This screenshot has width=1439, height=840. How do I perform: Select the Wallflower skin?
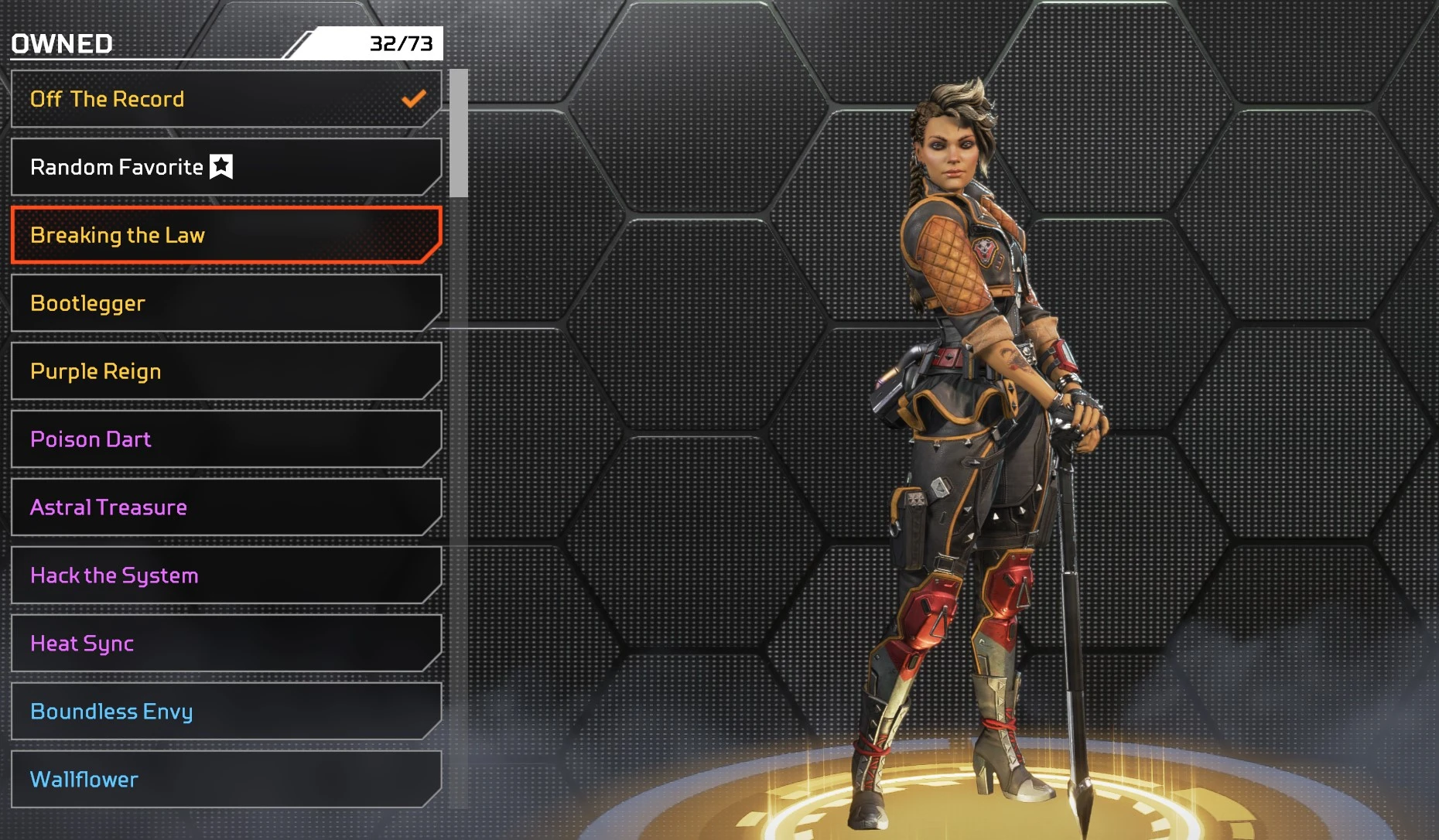(x=226, y=780)
